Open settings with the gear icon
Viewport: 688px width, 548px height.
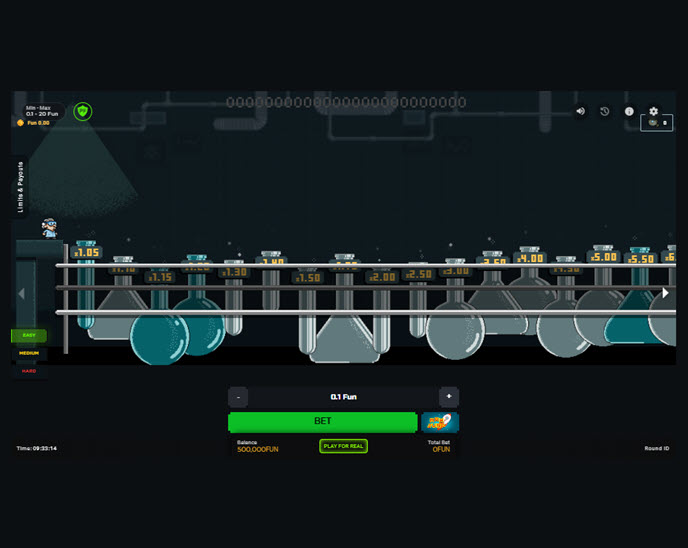point(654,112)
